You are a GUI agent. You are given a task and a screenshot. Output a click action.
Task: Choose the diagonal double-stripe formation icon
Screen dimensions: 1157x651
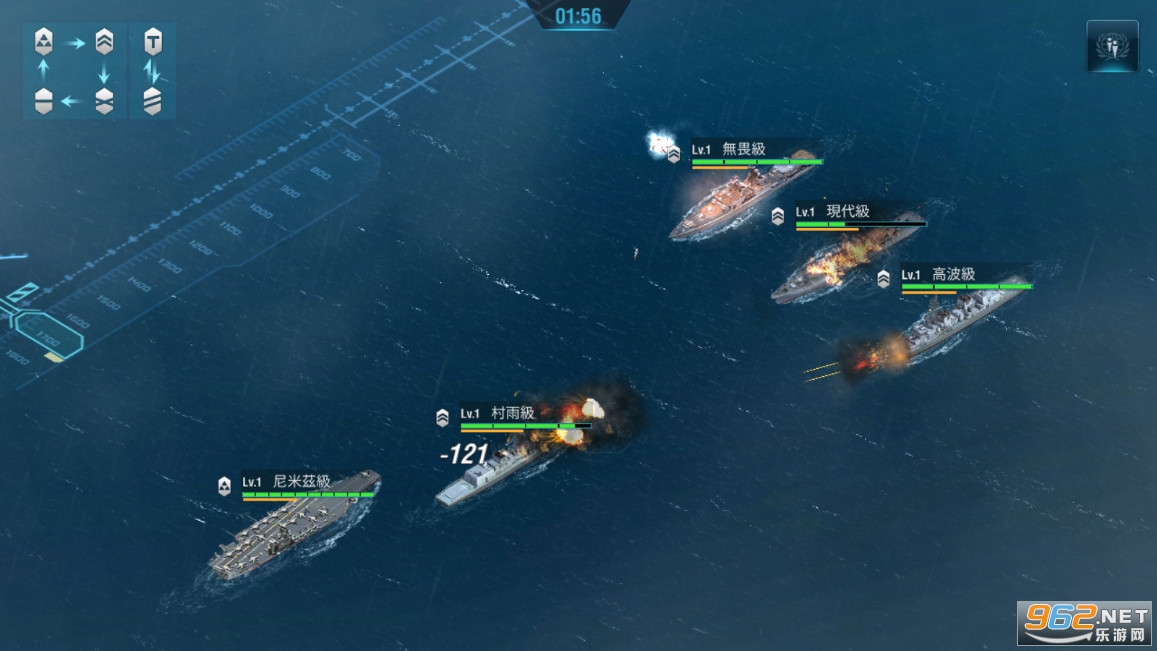(x=152, y=101)
